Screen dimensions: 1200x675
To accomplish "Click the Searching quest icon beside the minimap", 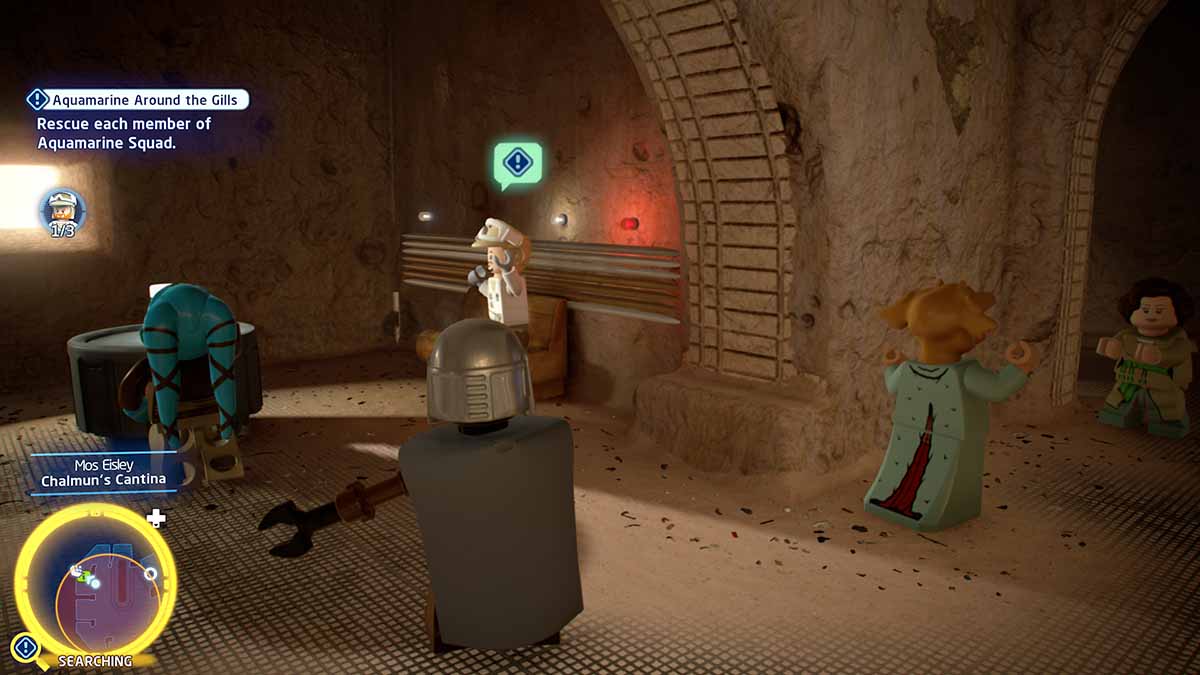I will (x=25, y=648).
